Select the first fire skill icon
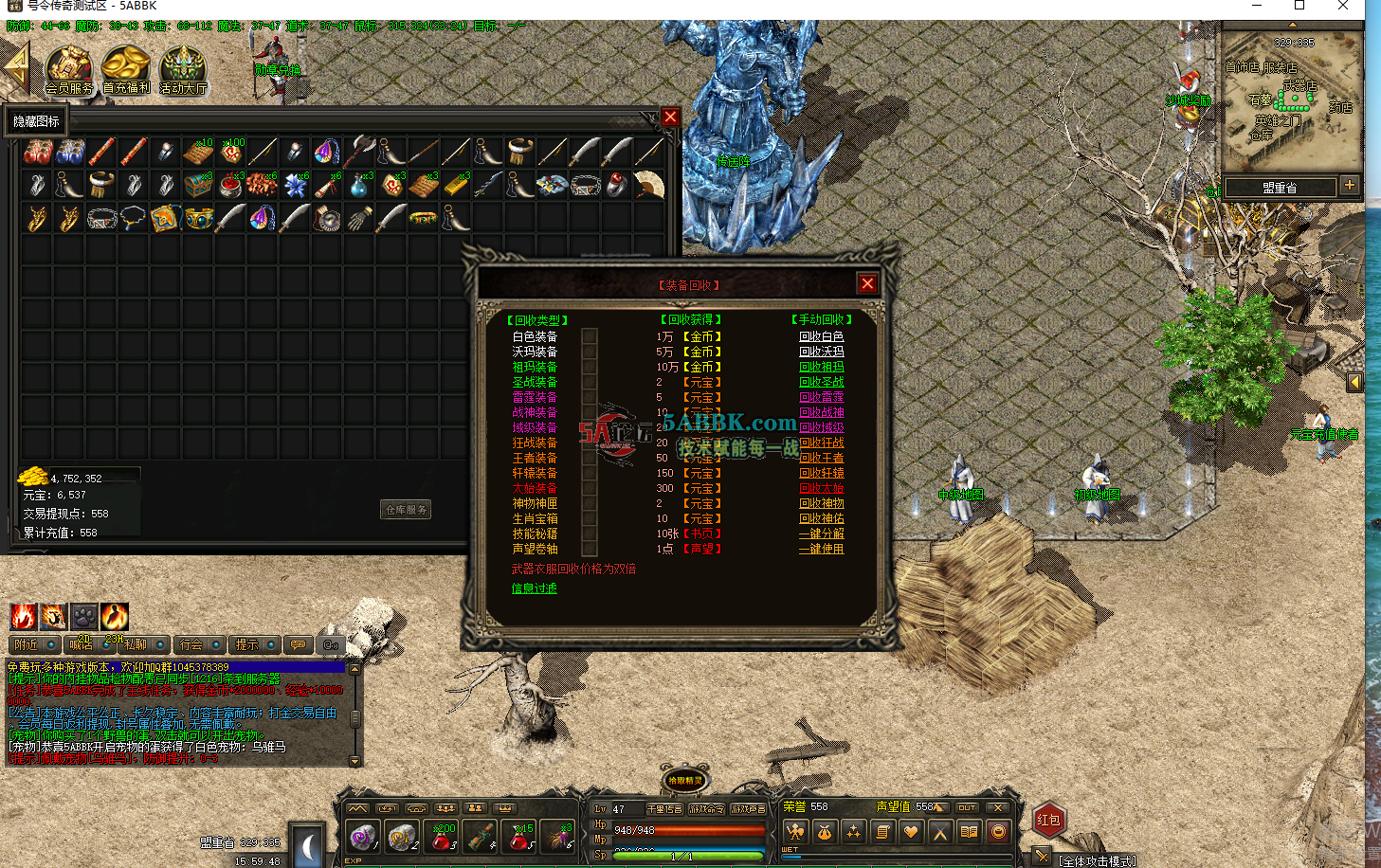 22,616
